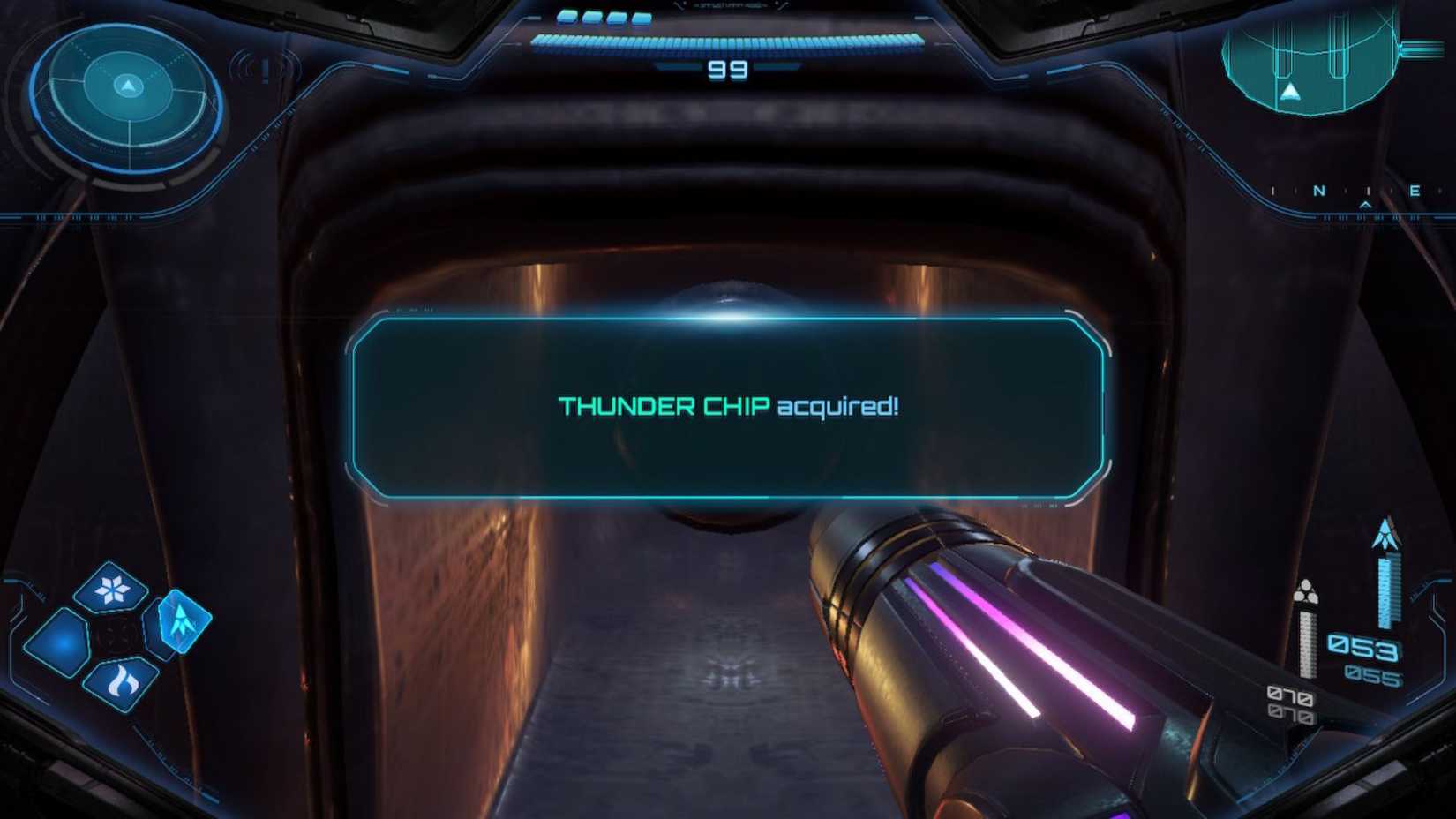Click the 053 missile count readout
Image resolution: width=1456 pixels, height=819 pixels.
tap(1364, 646)
